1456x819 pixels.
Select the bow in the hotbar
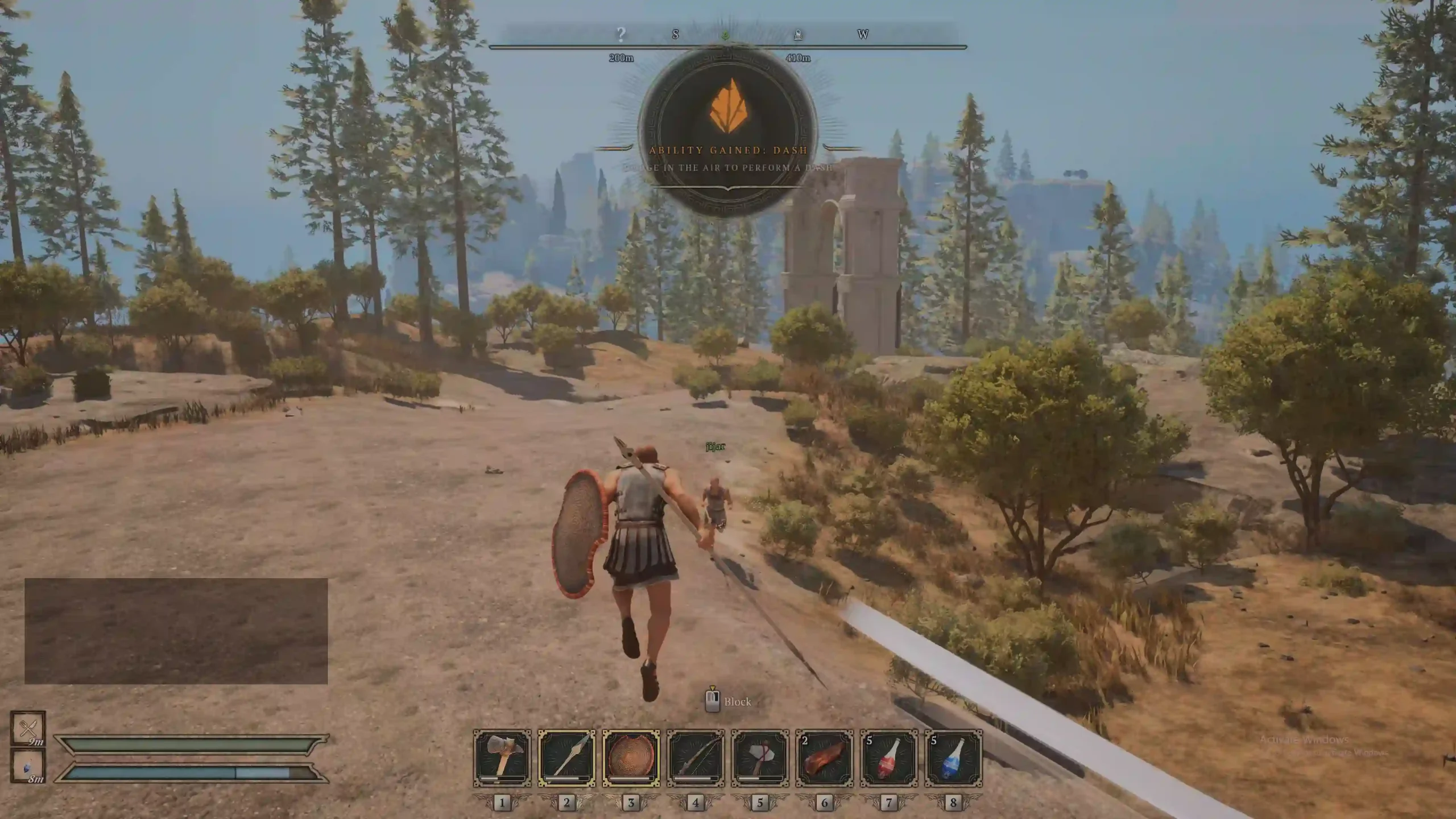[x=696, y=758]
